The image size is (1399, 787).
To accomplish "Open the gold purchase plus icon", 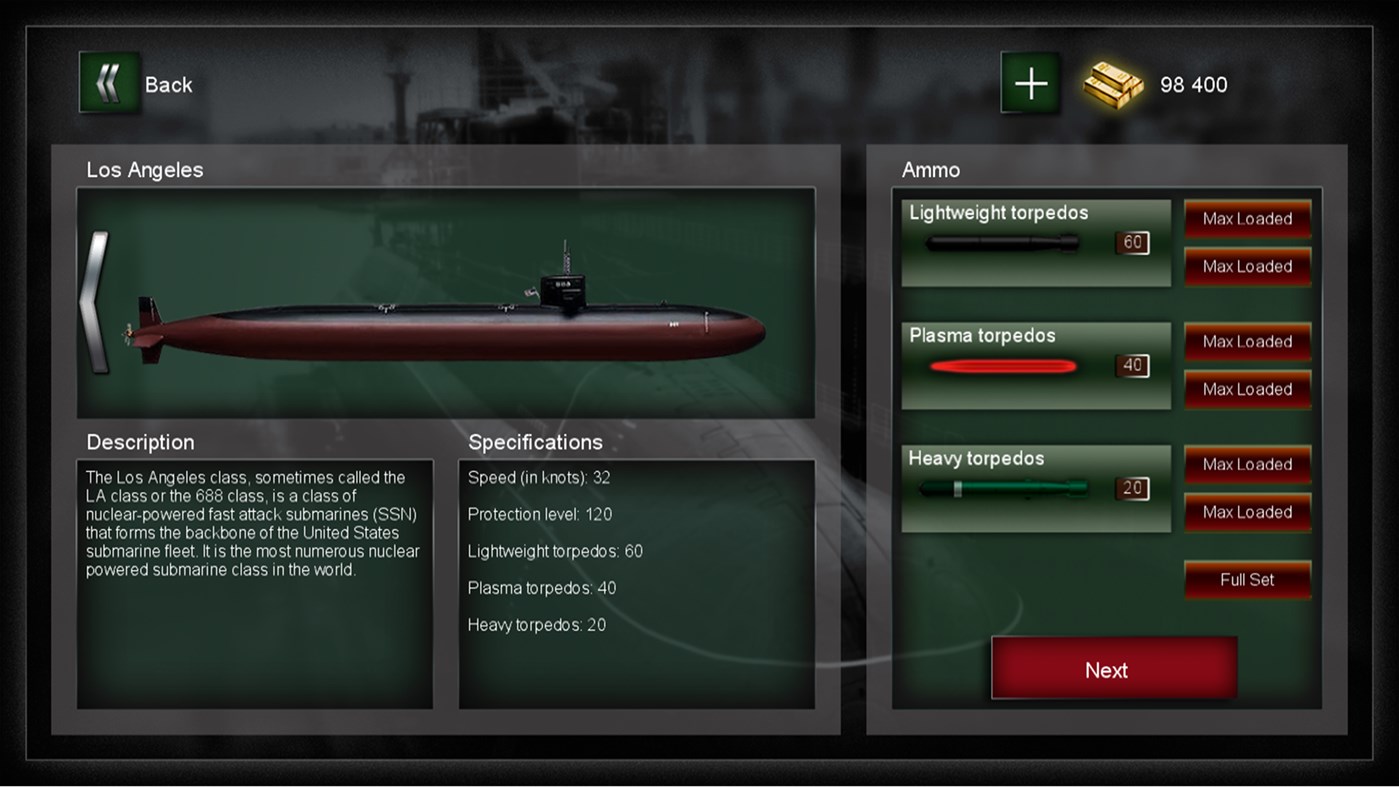I will pos(1028,84).
